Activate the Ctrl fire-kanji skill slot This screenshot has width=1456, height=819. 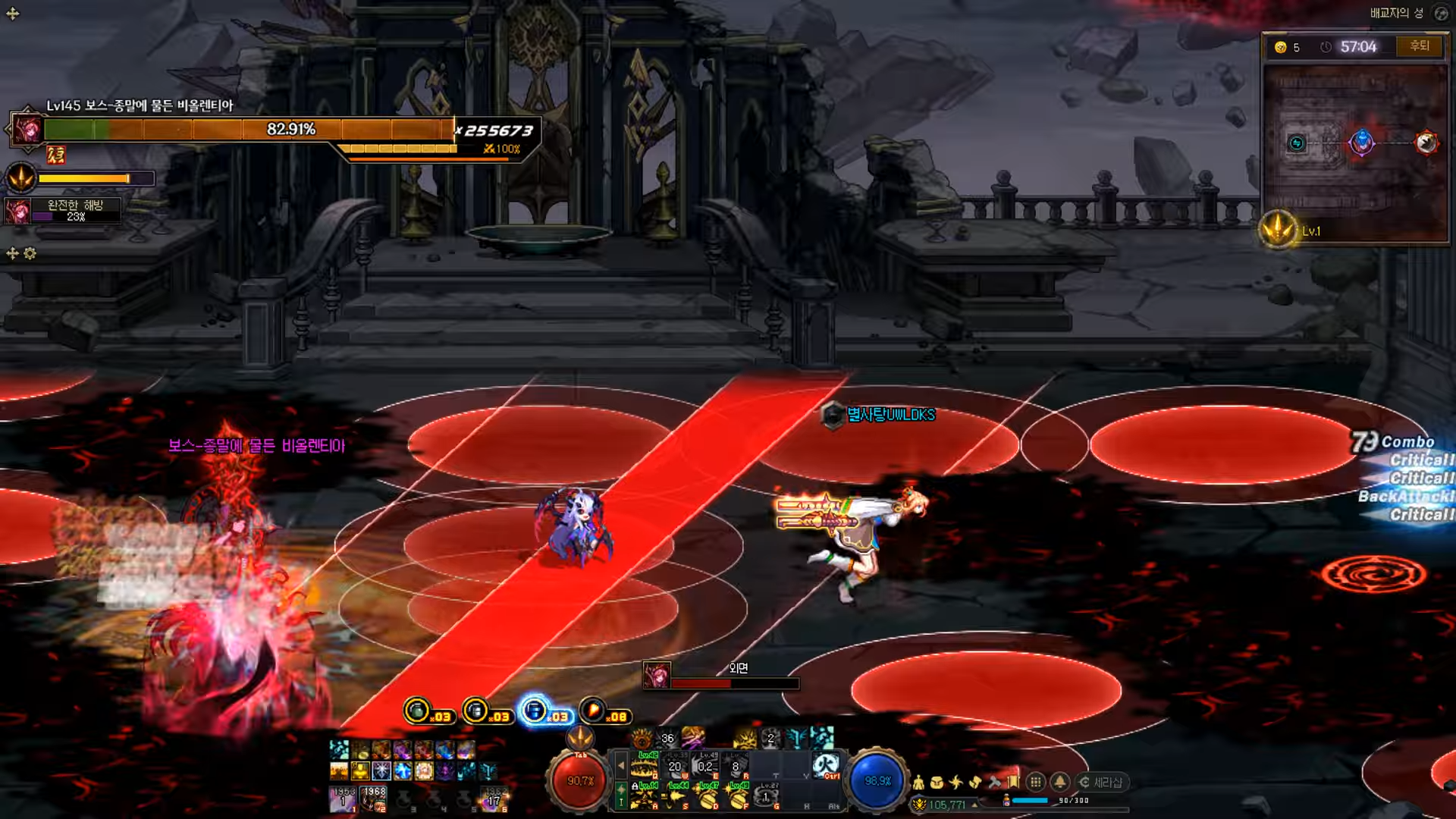coord(826,765)
